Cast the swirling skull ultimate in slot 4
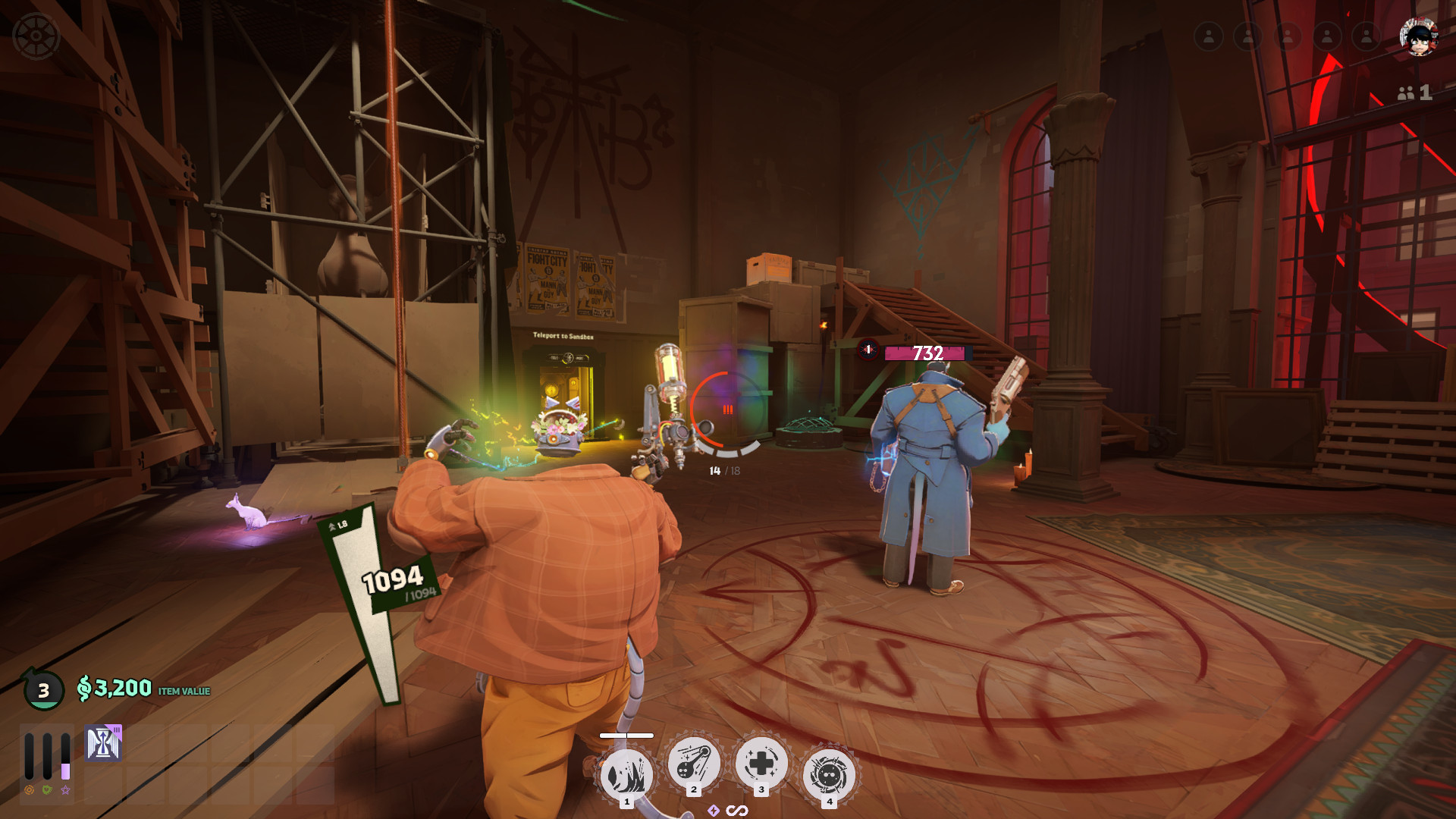 (x=829, y=775)
